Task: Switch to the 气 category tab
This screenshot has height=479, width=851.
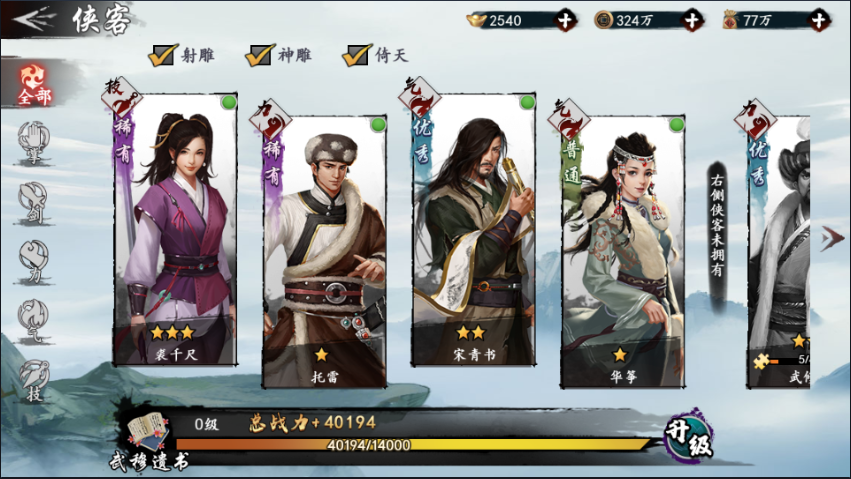Action: click(x=33, y=319)
